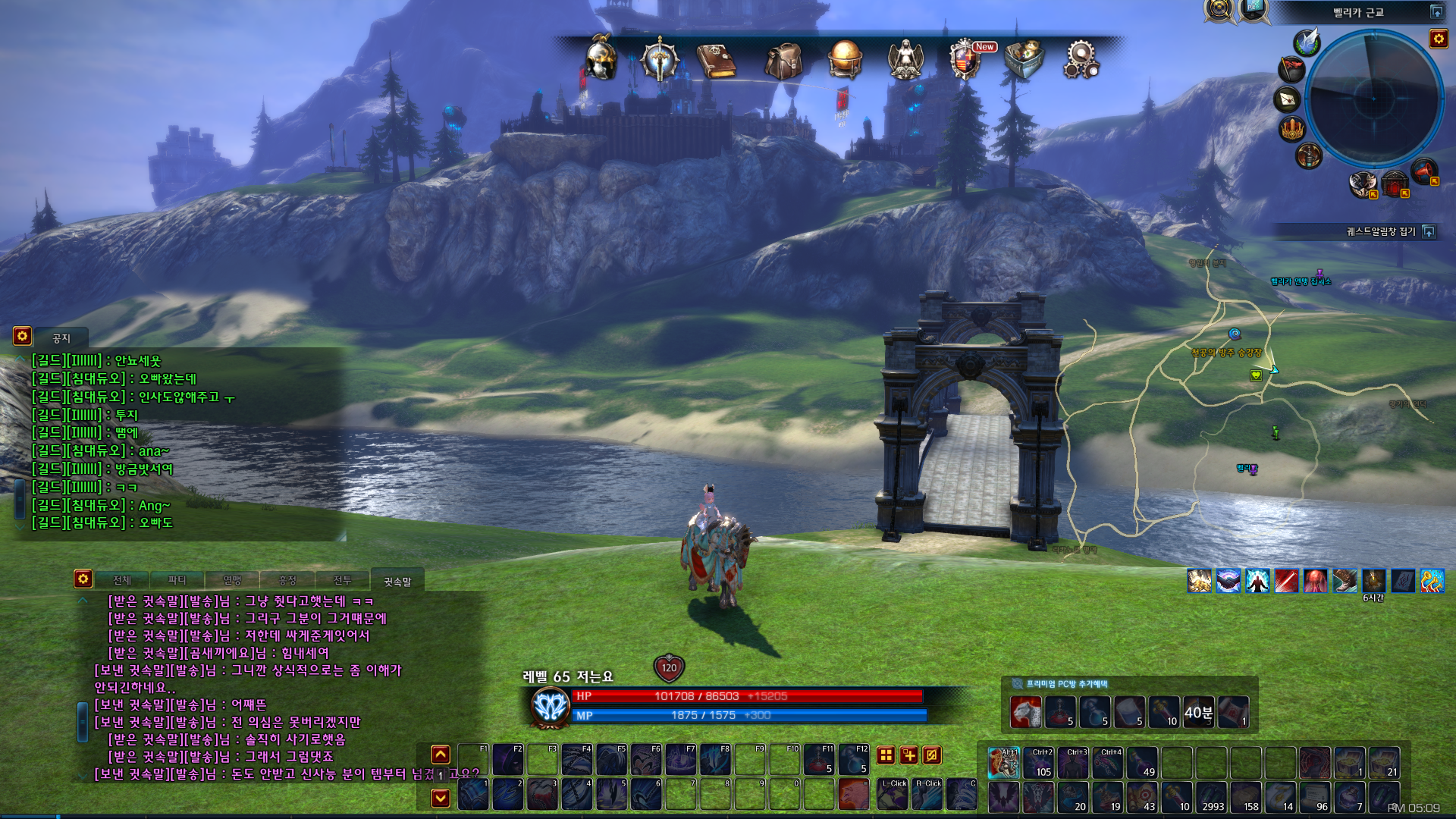
Task: Switch to the 전체 chat tab
Action: (122, 580)
